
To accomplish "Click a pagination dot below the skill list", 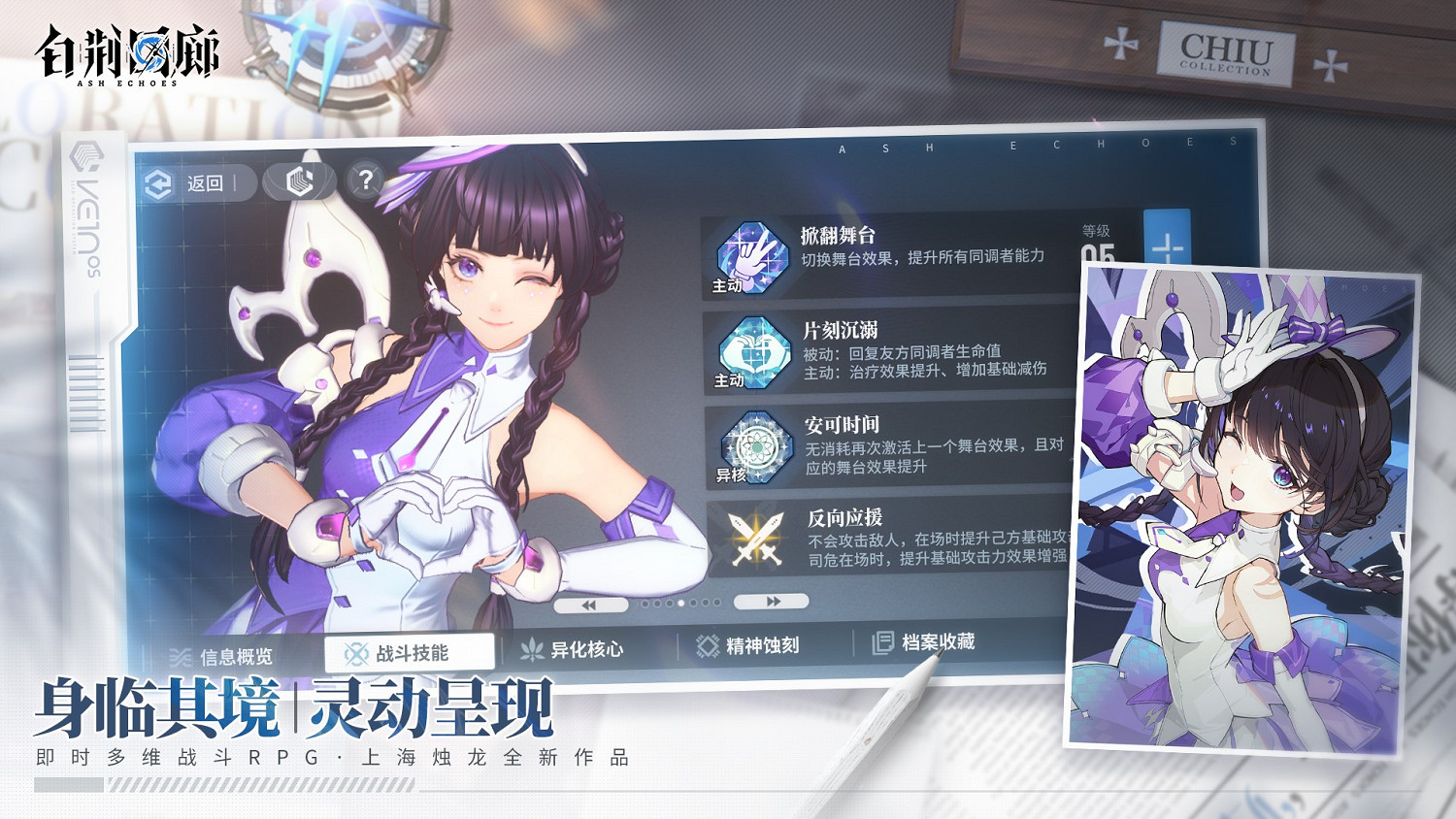I will pos(679,604).
